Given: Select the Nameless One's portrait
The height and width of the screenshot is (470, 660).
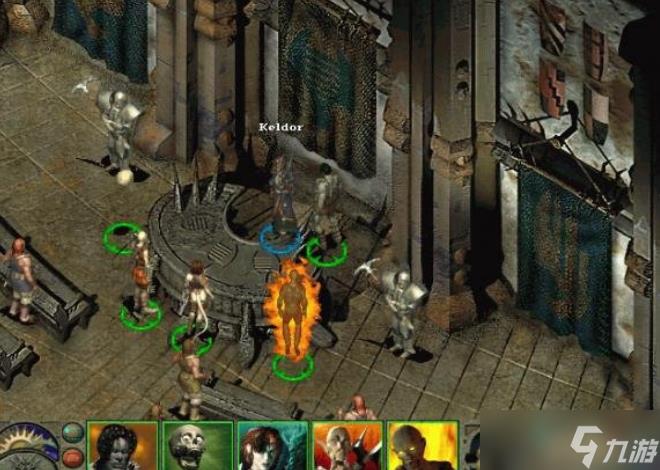Looking at the screenshot, I should (123, 446).
